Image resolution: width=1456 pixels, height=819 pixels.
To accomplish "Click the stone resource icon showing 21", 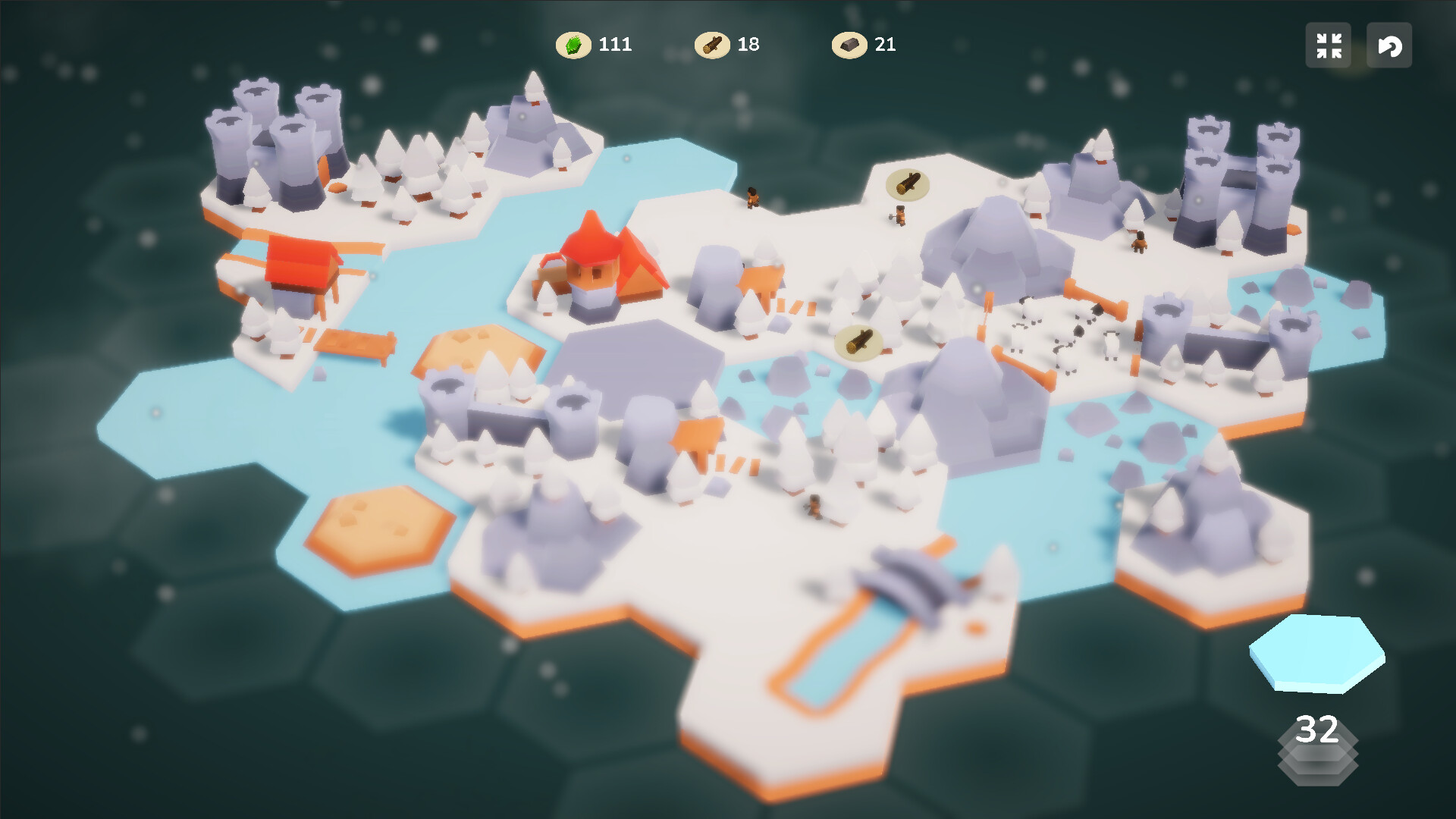I will [x=849, y=45].
